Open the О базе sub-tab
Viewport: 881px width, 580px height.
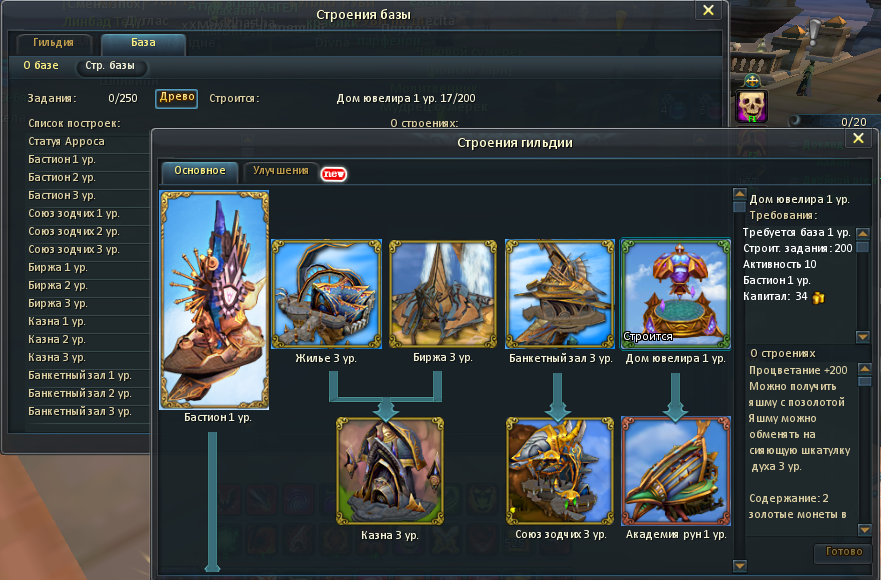pyautogui.click(x=41, y=66)
